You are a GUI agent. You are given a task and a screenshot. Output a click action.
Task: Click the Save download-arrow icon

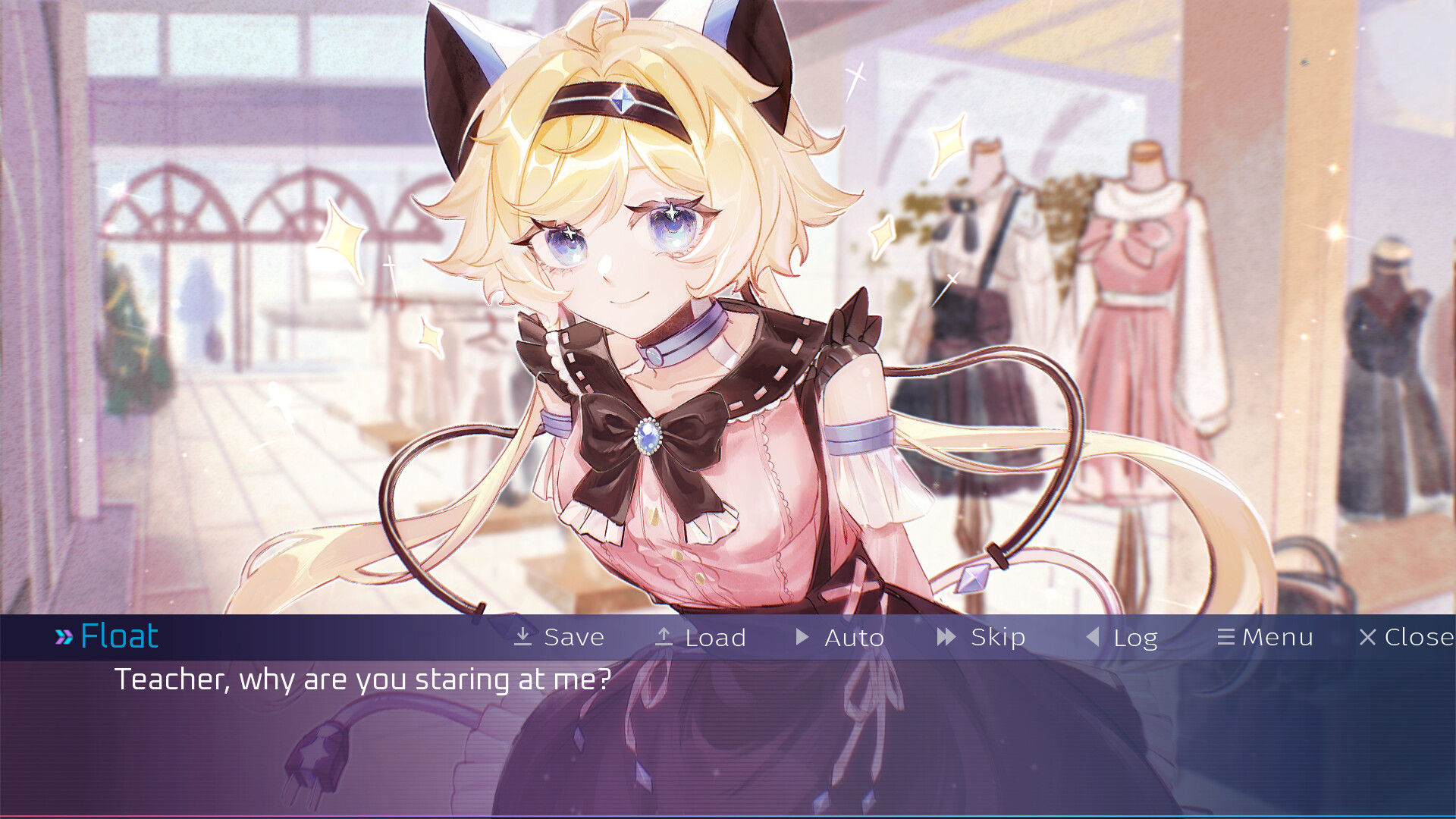coord(522,637)
